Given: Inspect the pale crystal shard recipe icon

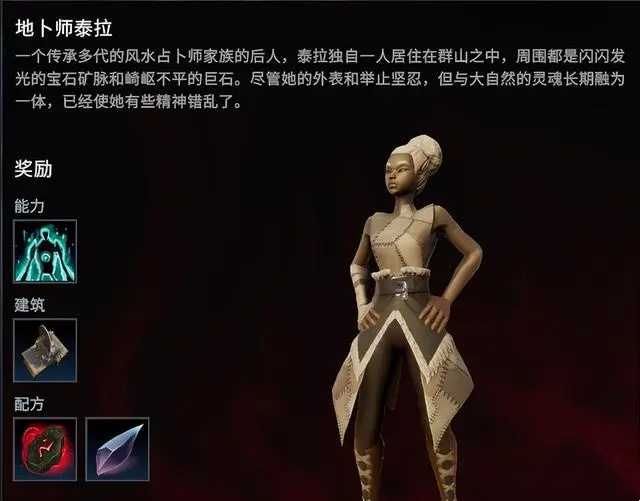Looking at the screenshot, I should pos(117,449).
